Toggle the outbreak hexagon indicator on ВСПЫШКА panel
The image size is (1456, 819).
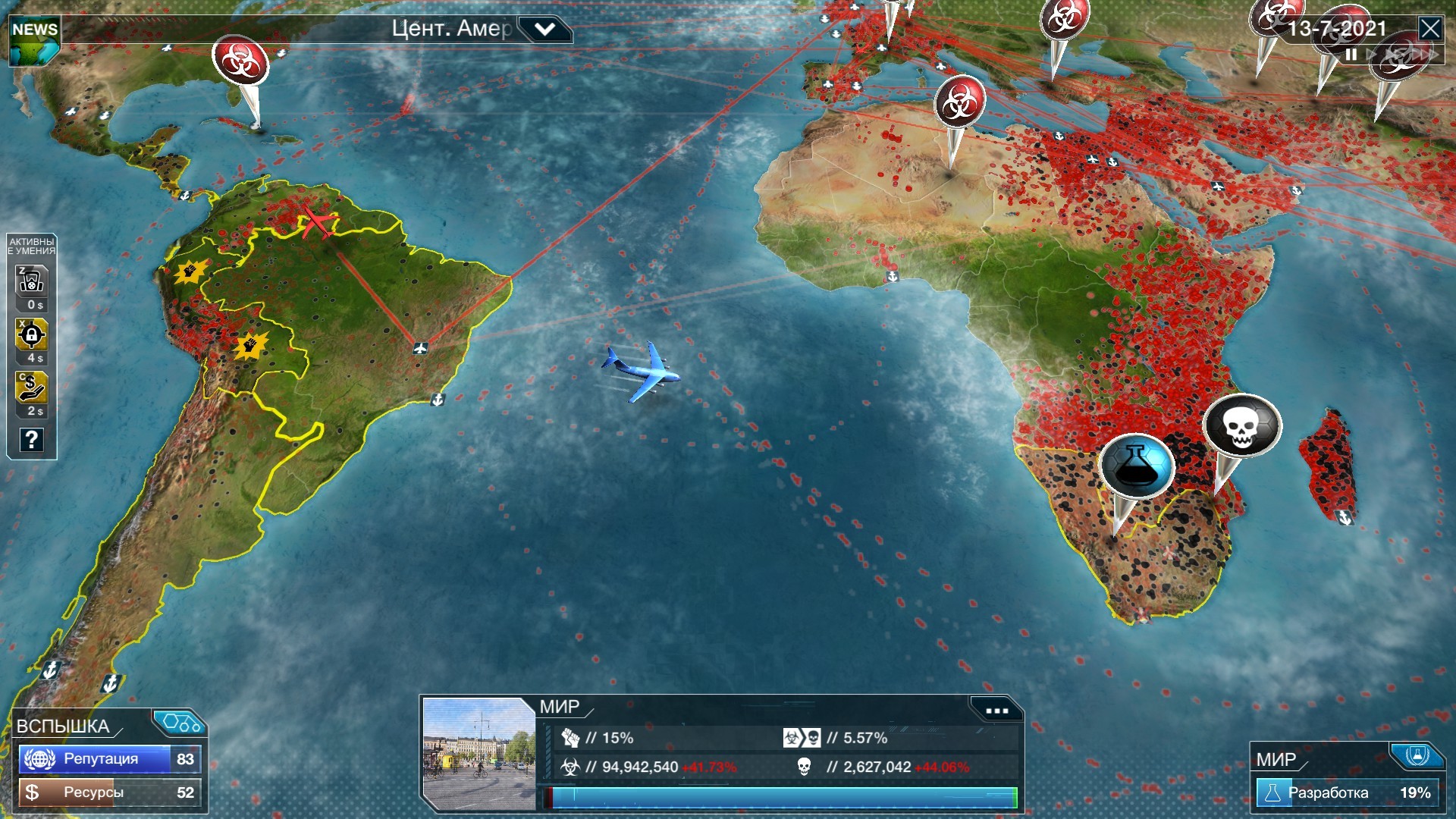tap(179, 723)
